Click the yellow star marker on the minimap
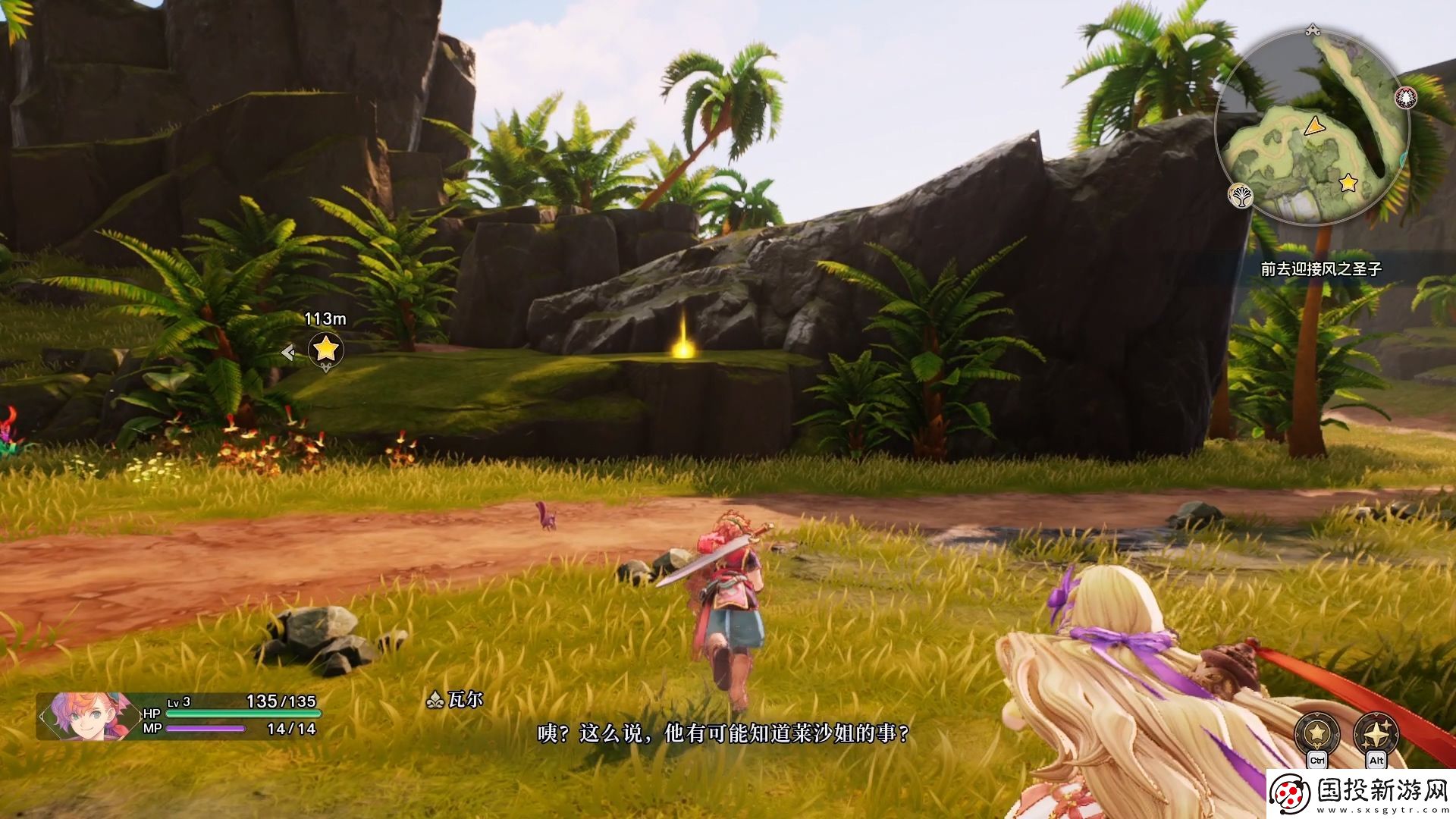1456x819 pixels. click(1348, 183)
